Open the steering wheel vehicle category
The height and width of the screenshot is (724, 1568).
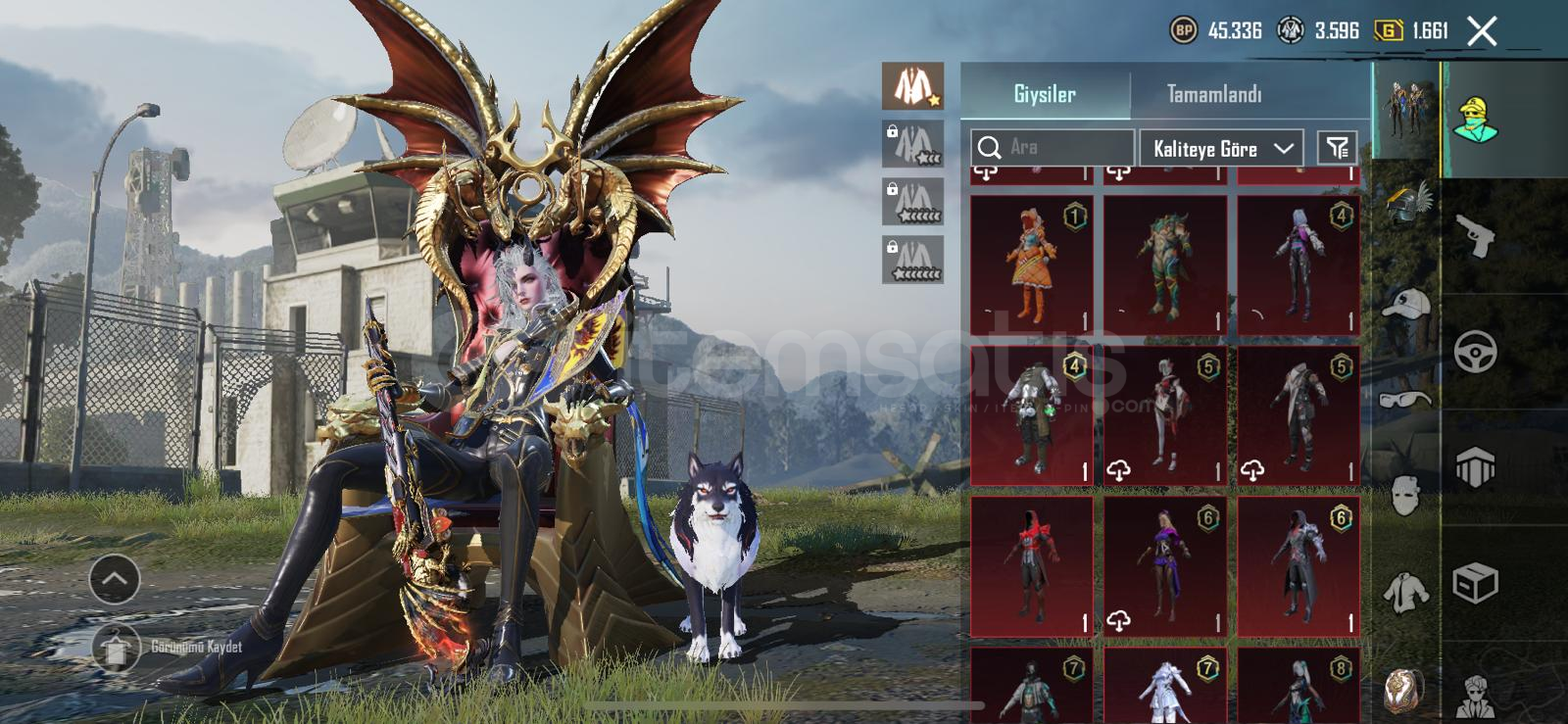click(x=1475, y=352)
